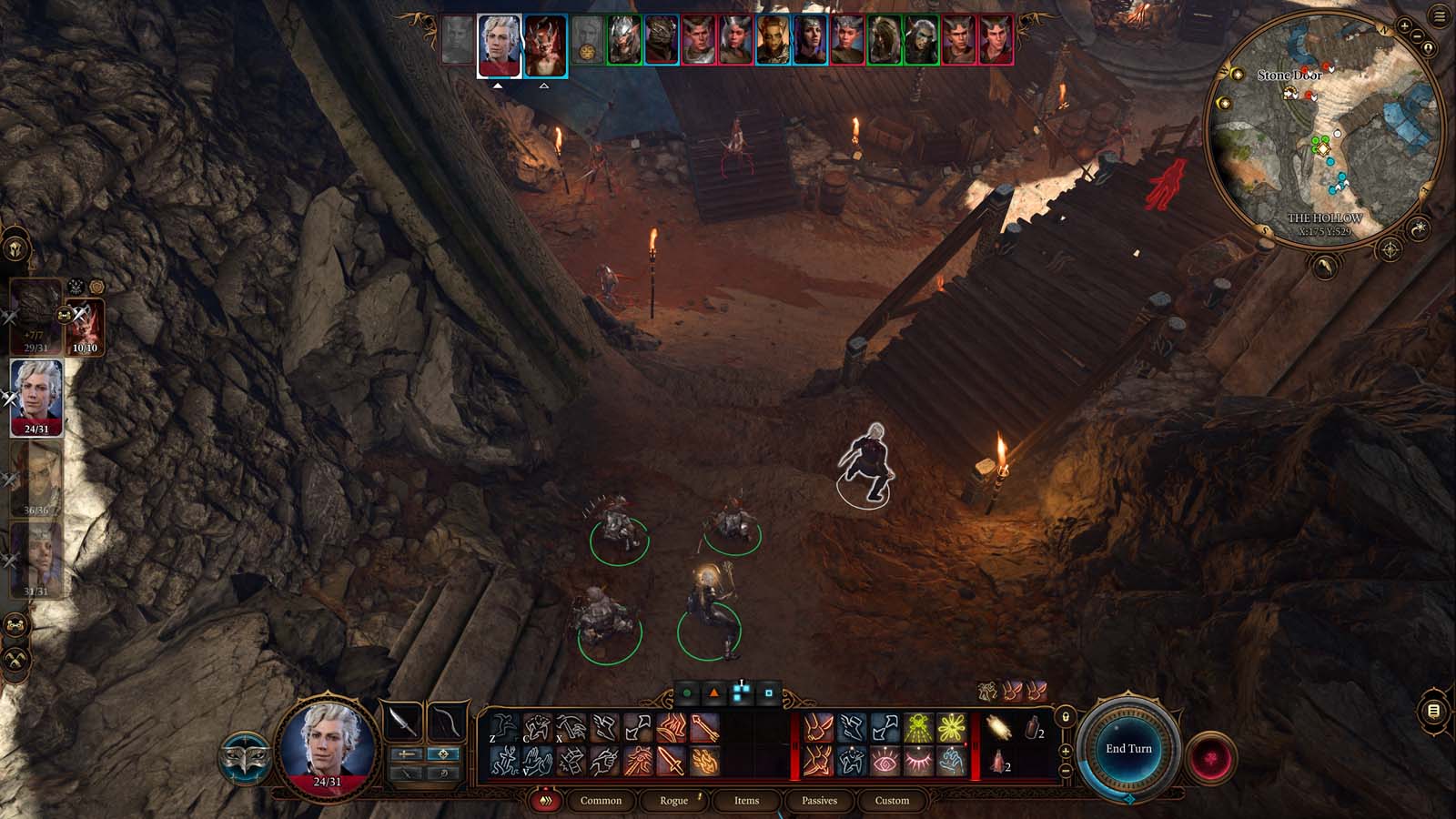Show the Passives tab
This screenshot has width=1456, height=819.
click(819, 801)
